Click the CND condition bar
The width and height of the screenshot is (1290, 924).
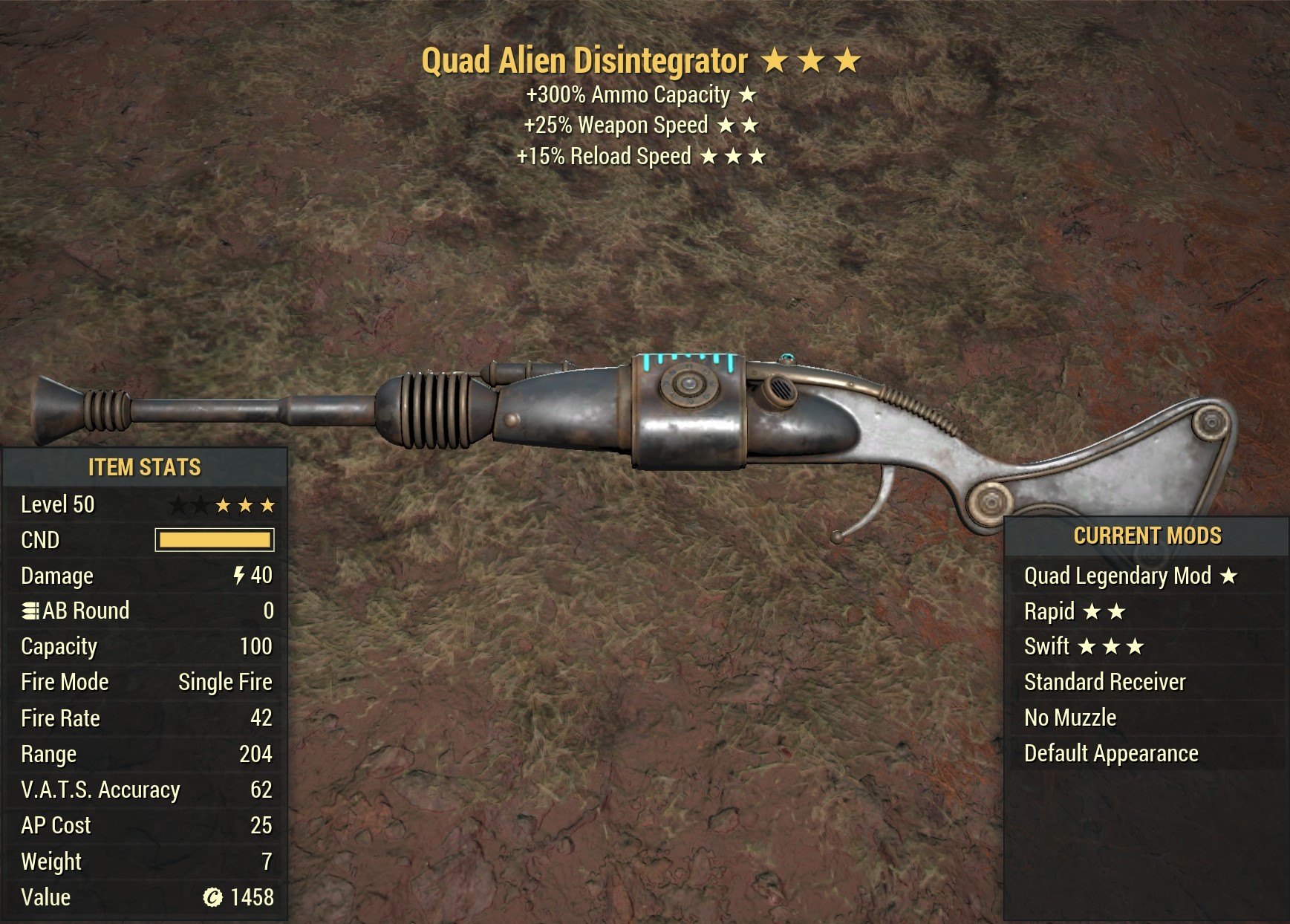215,540
